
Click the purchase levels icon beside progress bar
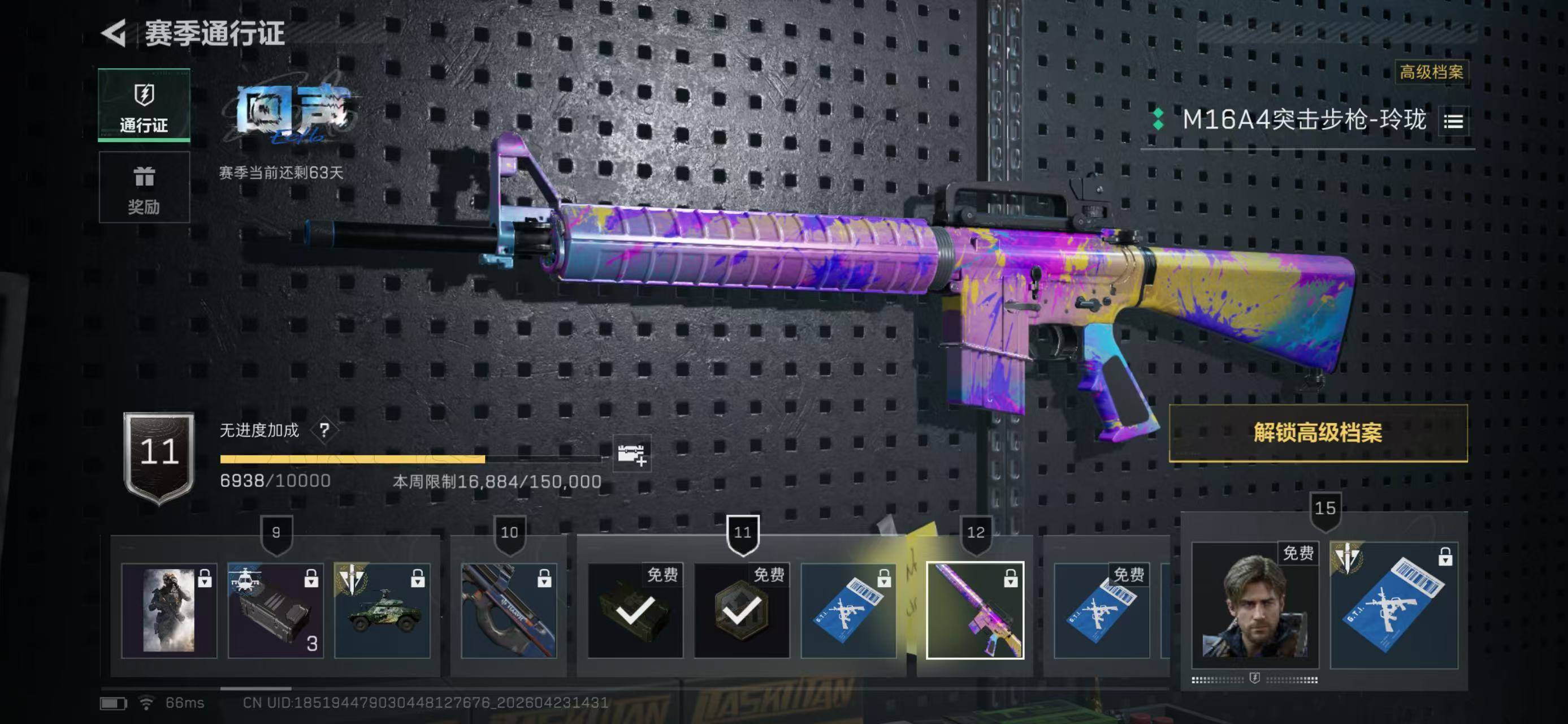(632, 454)
